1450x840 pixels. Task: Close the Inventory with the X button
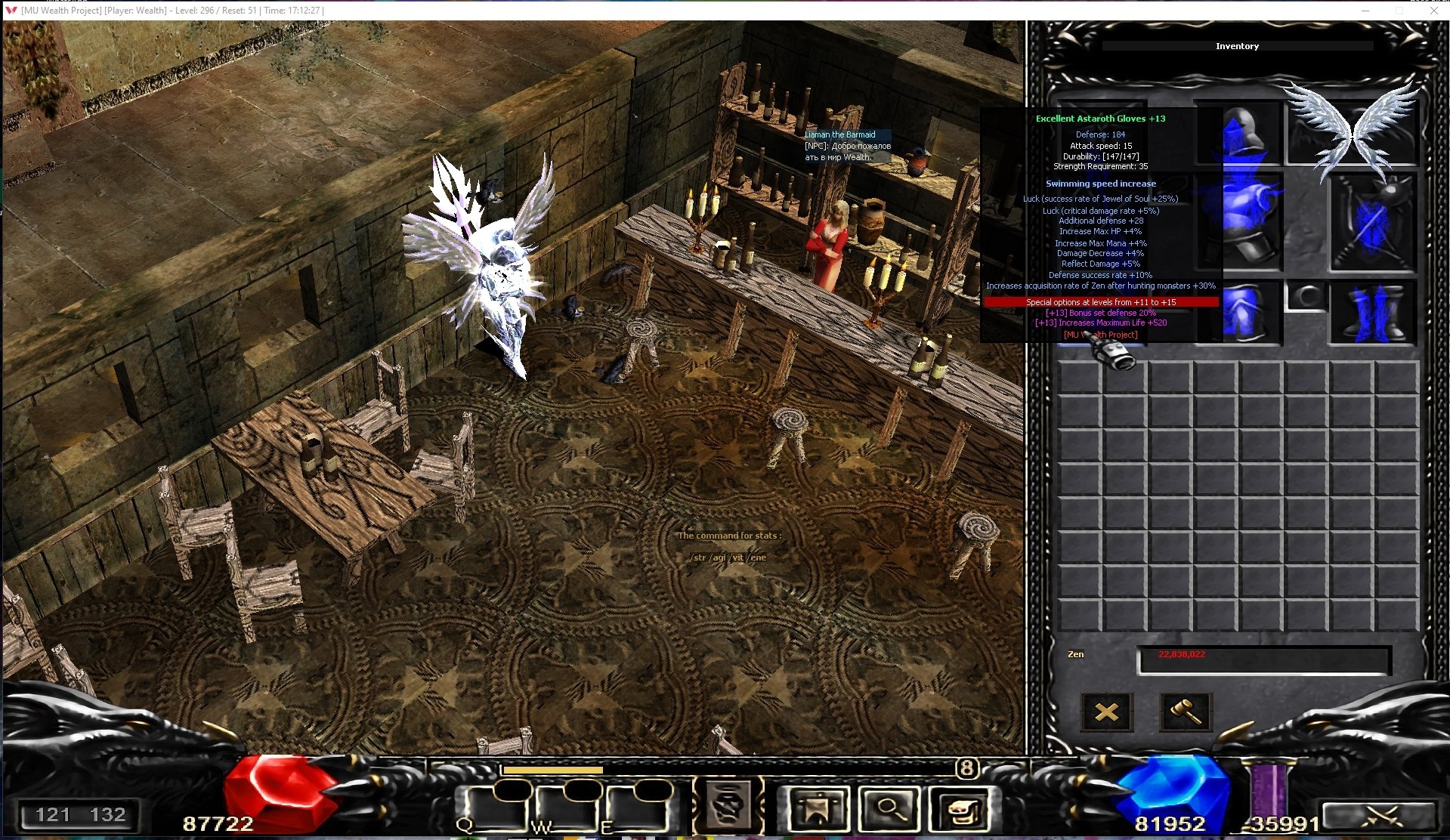[1106, 712]
